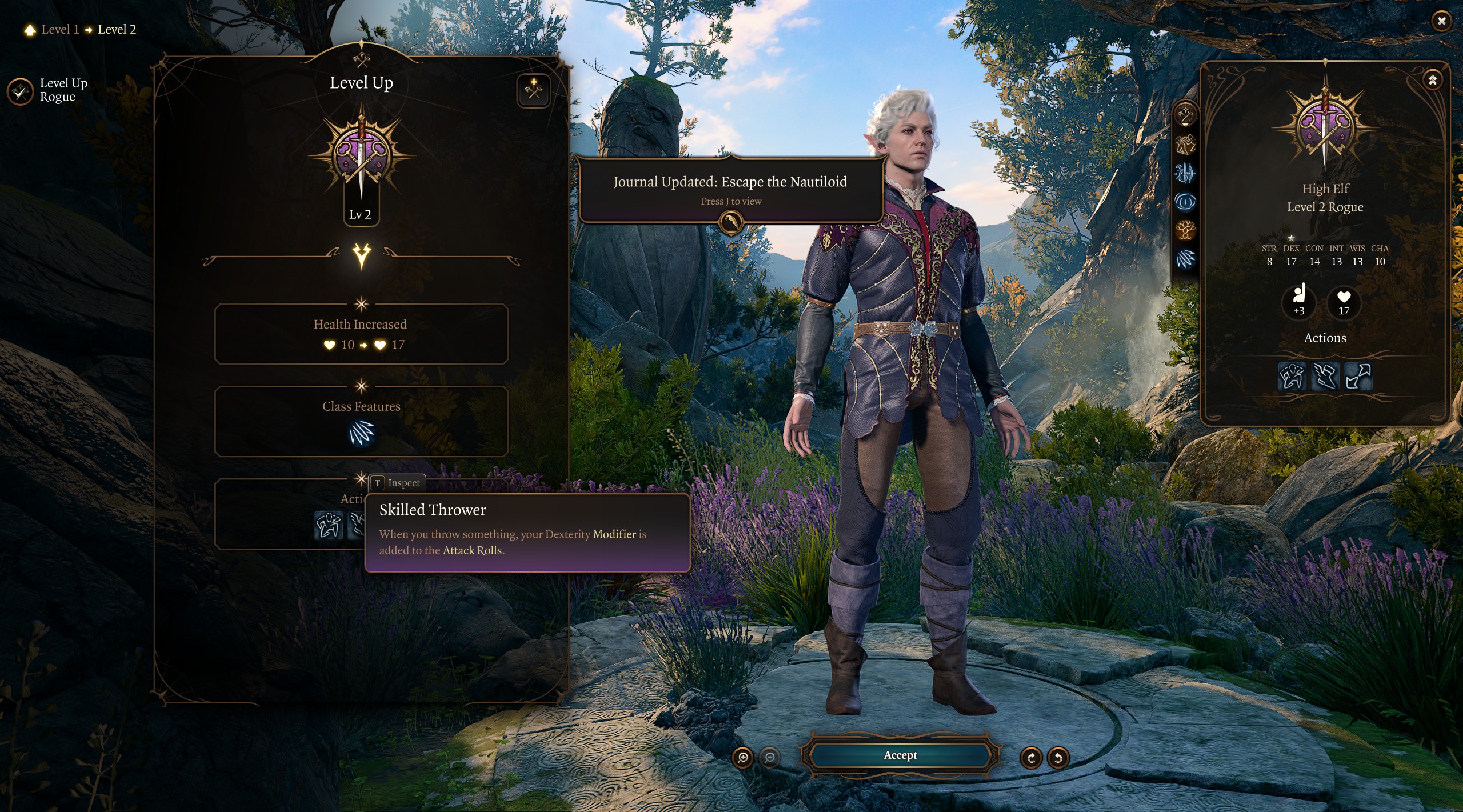Rotate character clockwise with right arrow button

1031,758
